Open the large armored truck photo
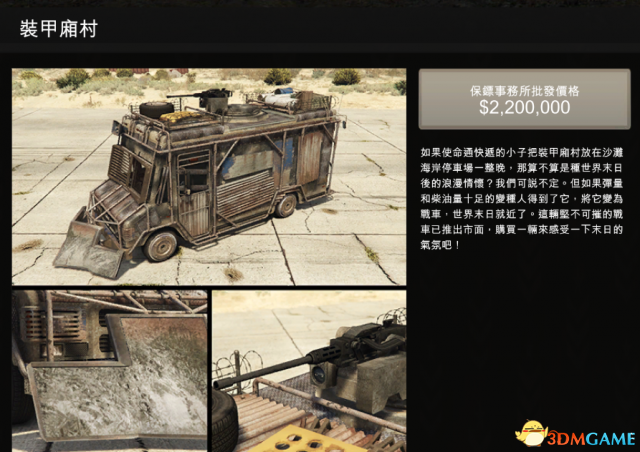Viewport: 640px width, 452px height. point(209,177)
